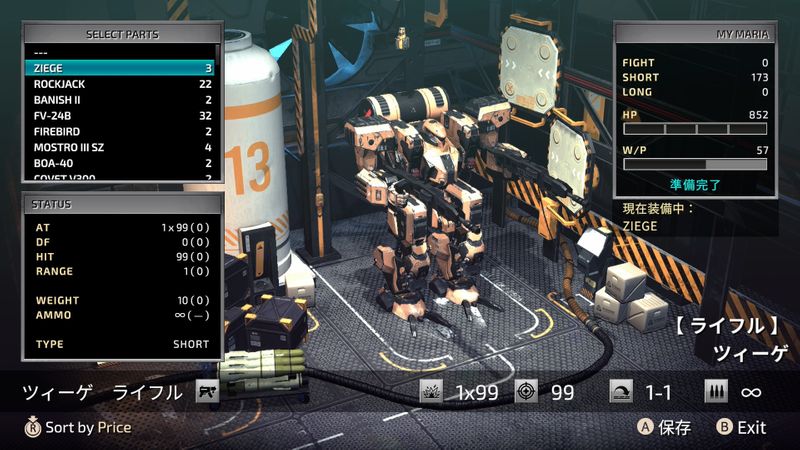This screenshot has width=800, height=450.
Task: Select MOSTRO III SZ from the list
Action: click(x=120, y=147)
